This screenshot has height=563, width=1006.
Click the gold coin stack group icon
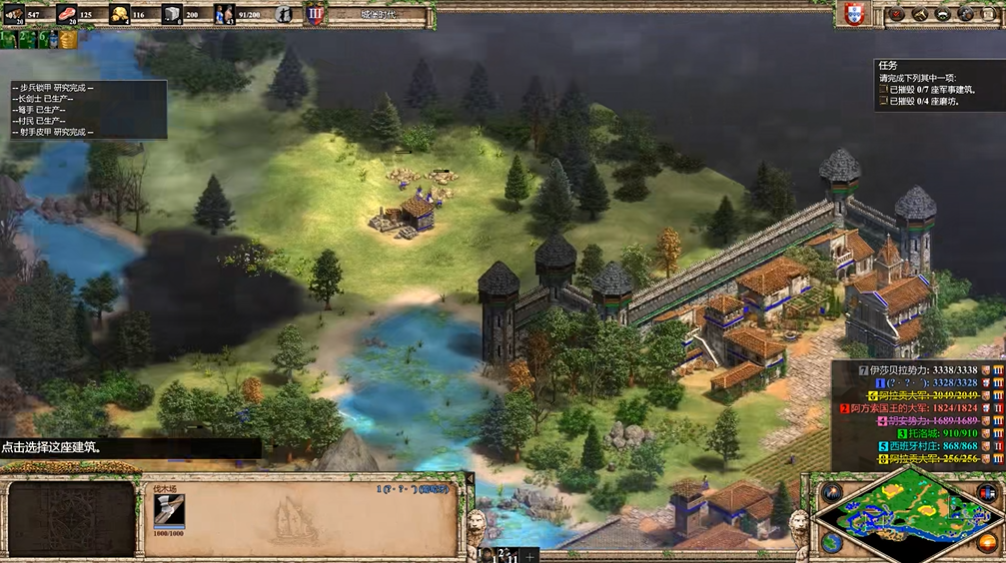tap(67, 39)
